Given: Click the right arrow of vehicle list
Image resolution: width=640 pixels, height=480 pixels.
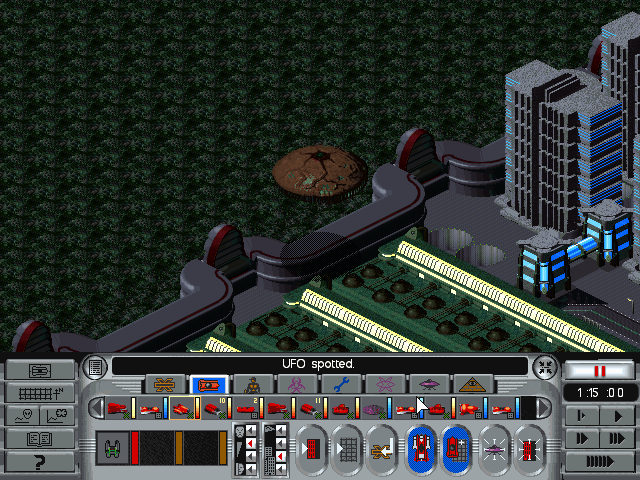Looking at the screenshot, I should pyautogui.click(x=540, y=408).
